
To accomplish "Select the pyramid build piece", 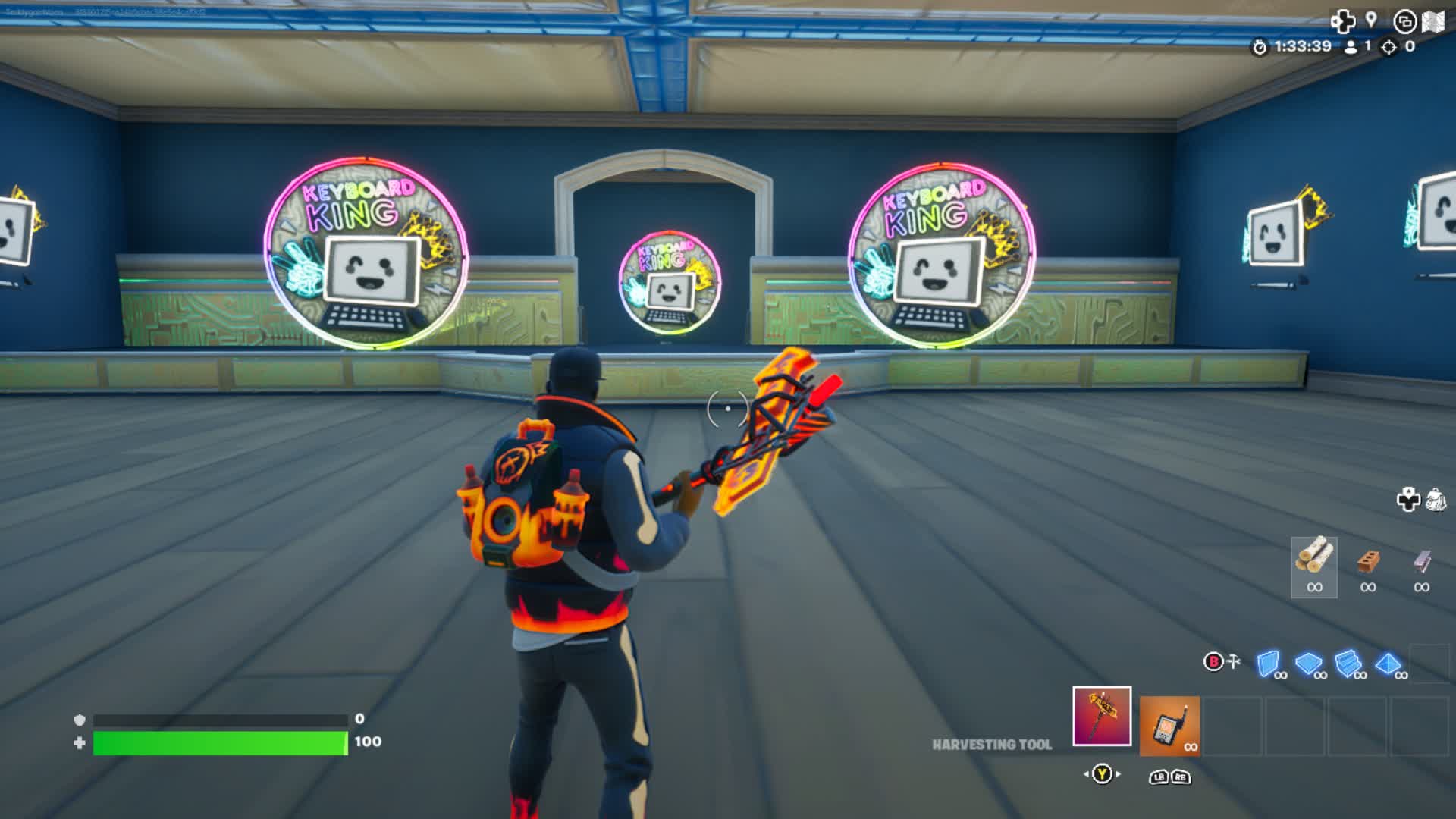I will [1387, 664].
